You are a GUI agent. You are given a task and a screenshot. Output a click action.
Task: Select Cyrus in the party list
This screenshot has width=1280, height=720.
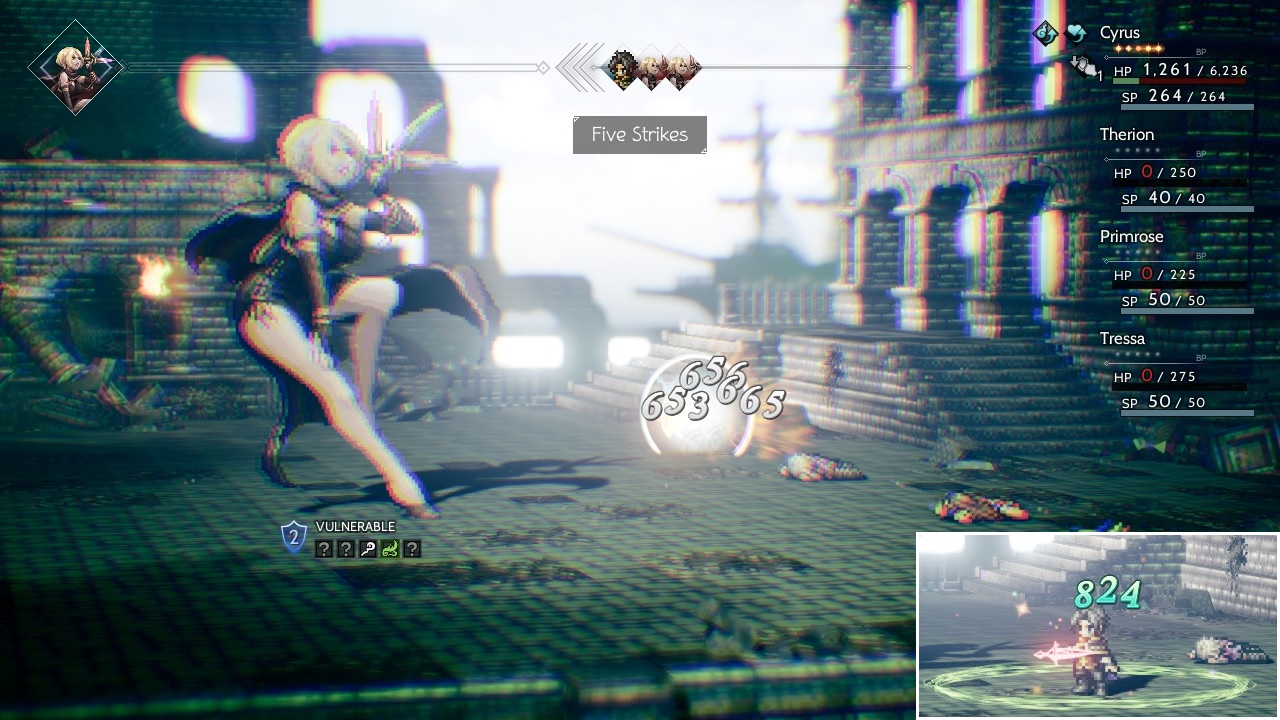point(1119,33)
